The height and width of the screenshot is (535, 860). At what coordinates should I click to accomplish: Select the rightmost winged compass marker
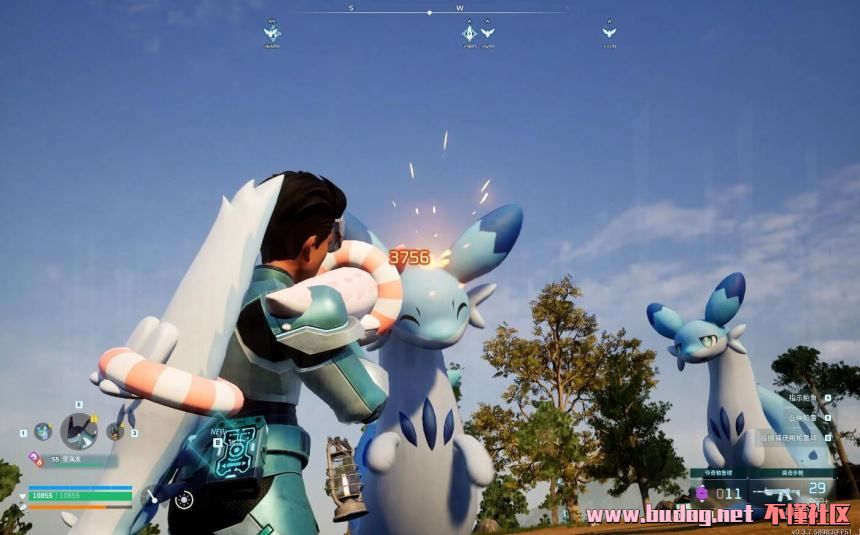(608, 33)
